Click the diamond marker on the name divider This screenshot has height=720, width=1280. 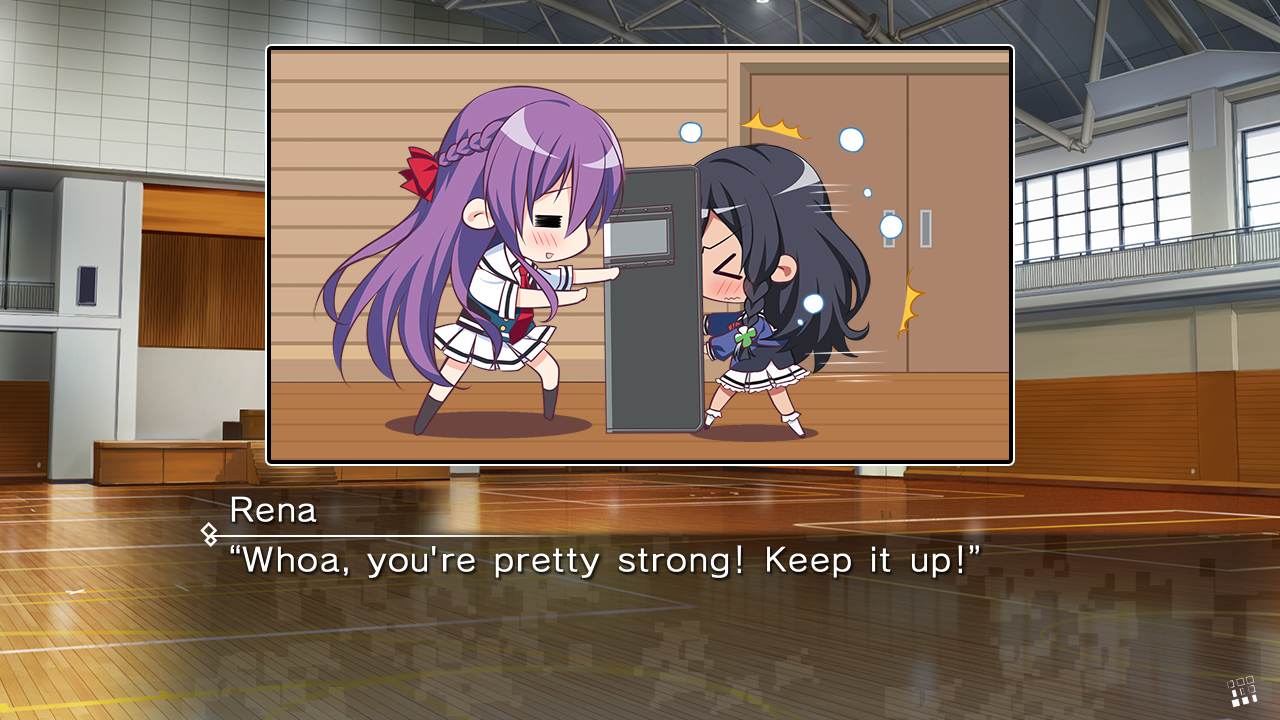(209, 533)
